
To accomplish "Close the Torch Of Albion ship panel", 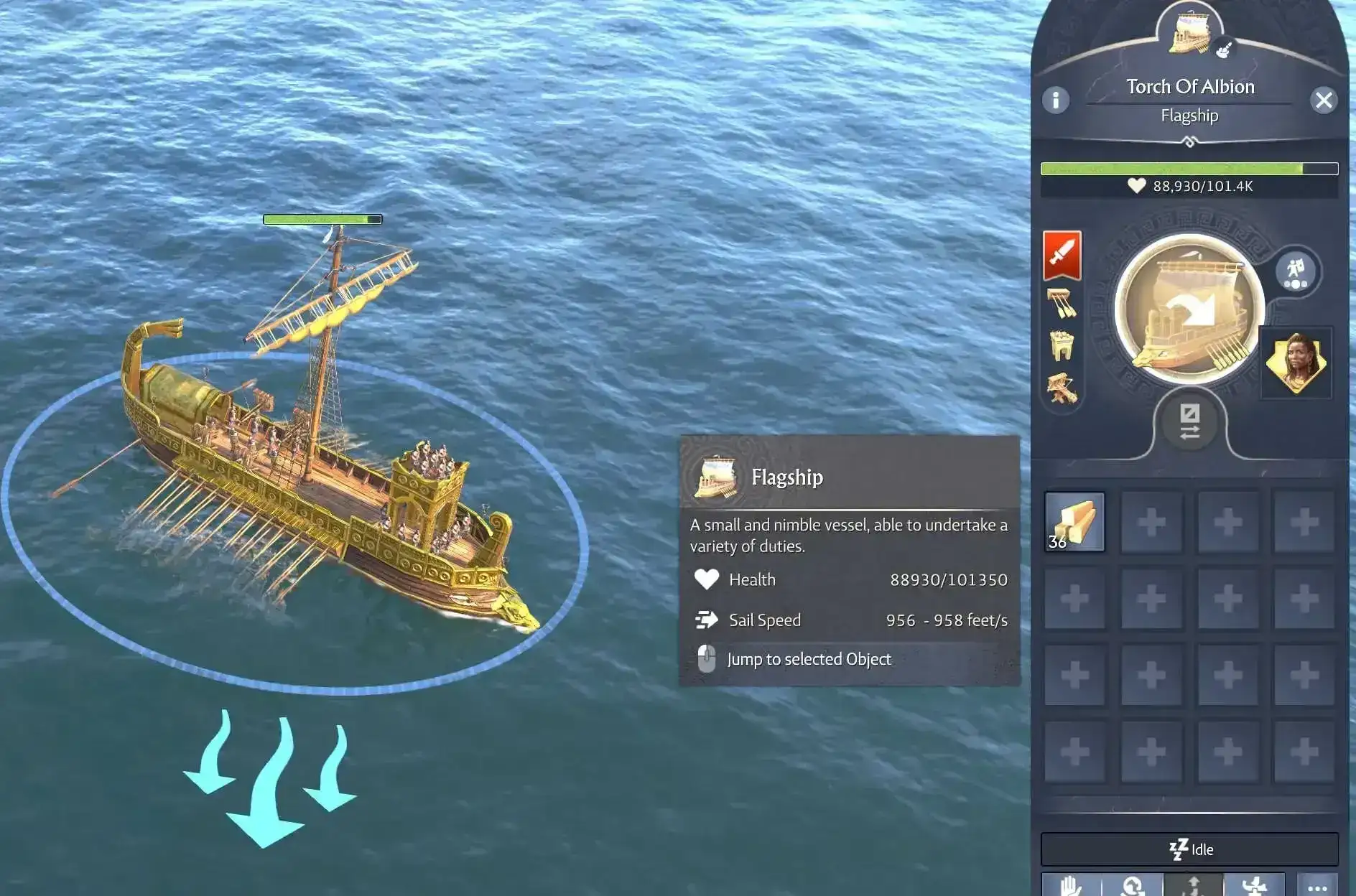I will [x=1324, y=100].
